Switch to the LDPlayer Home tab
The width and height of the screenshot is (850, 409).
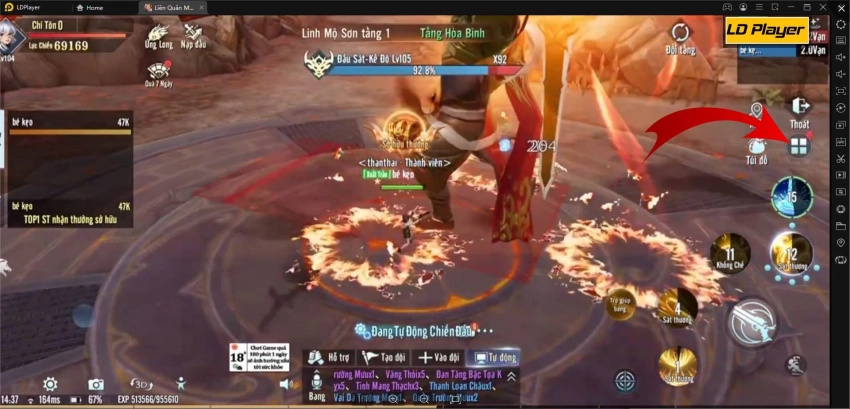[90, 7]
